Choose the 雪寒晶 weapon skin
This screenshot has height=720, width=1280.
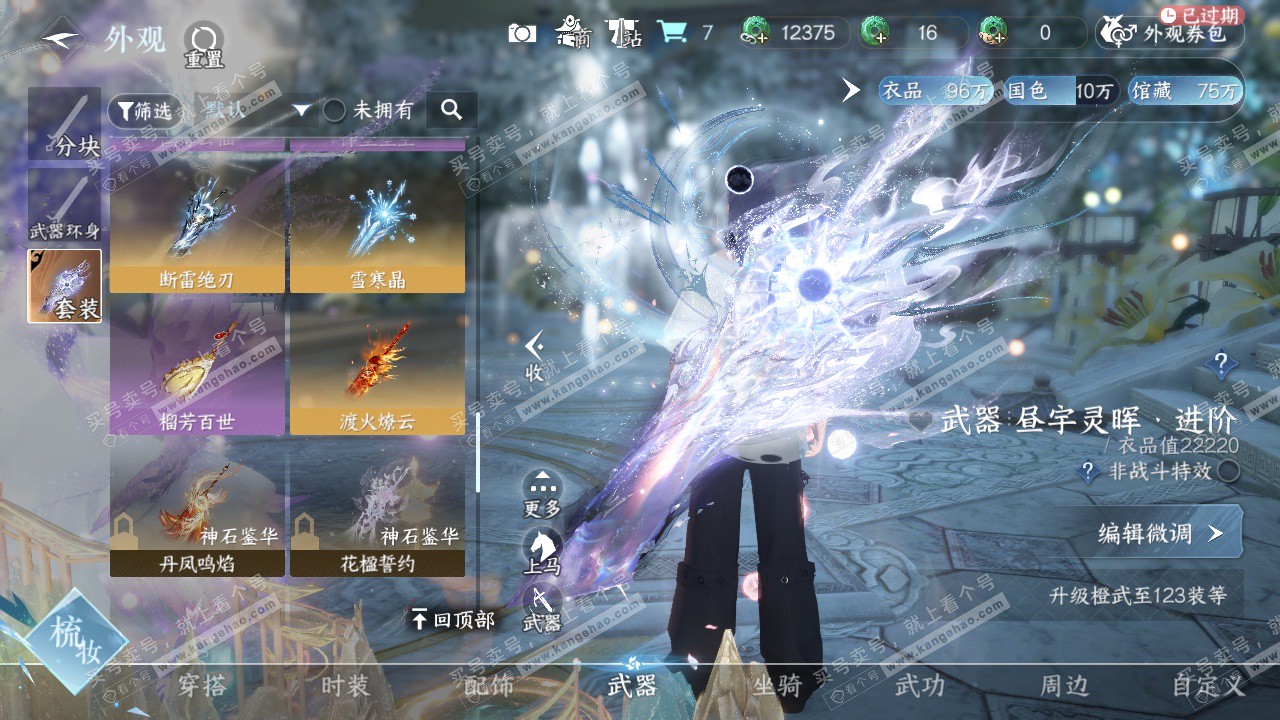(377, 232)
